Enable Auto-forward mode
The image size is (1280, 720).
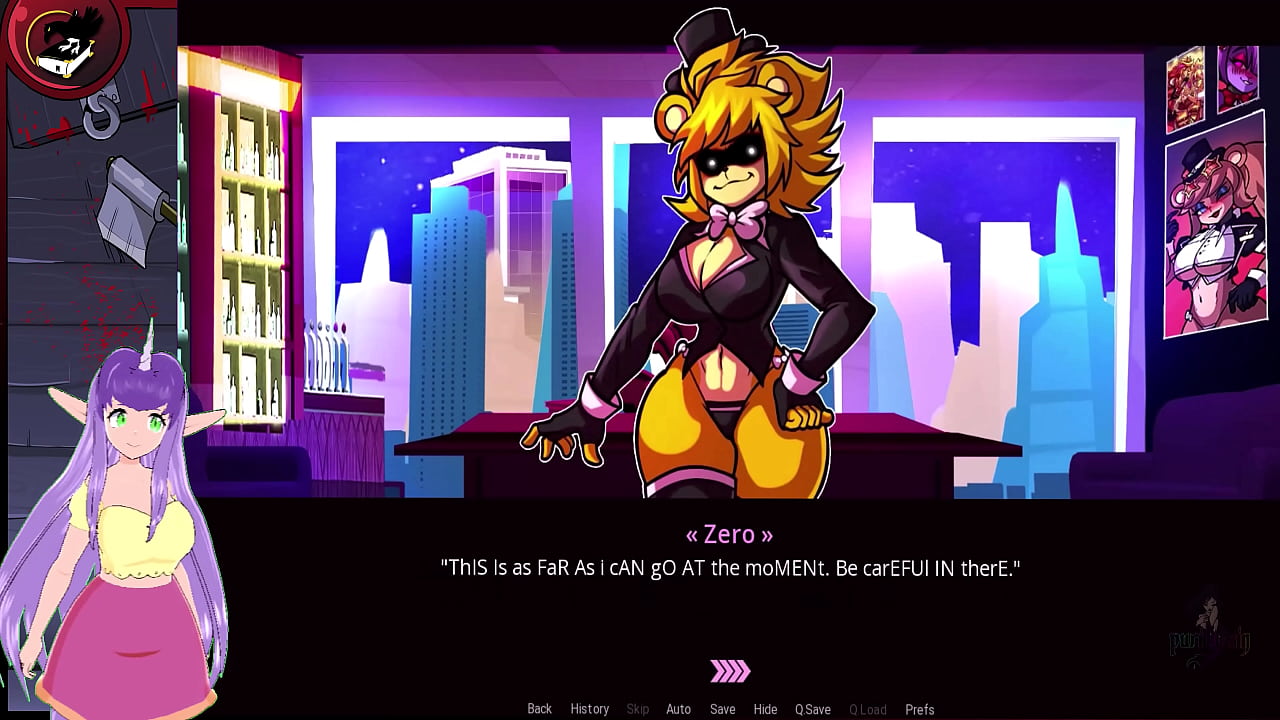pyautogui.click(x=679, y=708)
